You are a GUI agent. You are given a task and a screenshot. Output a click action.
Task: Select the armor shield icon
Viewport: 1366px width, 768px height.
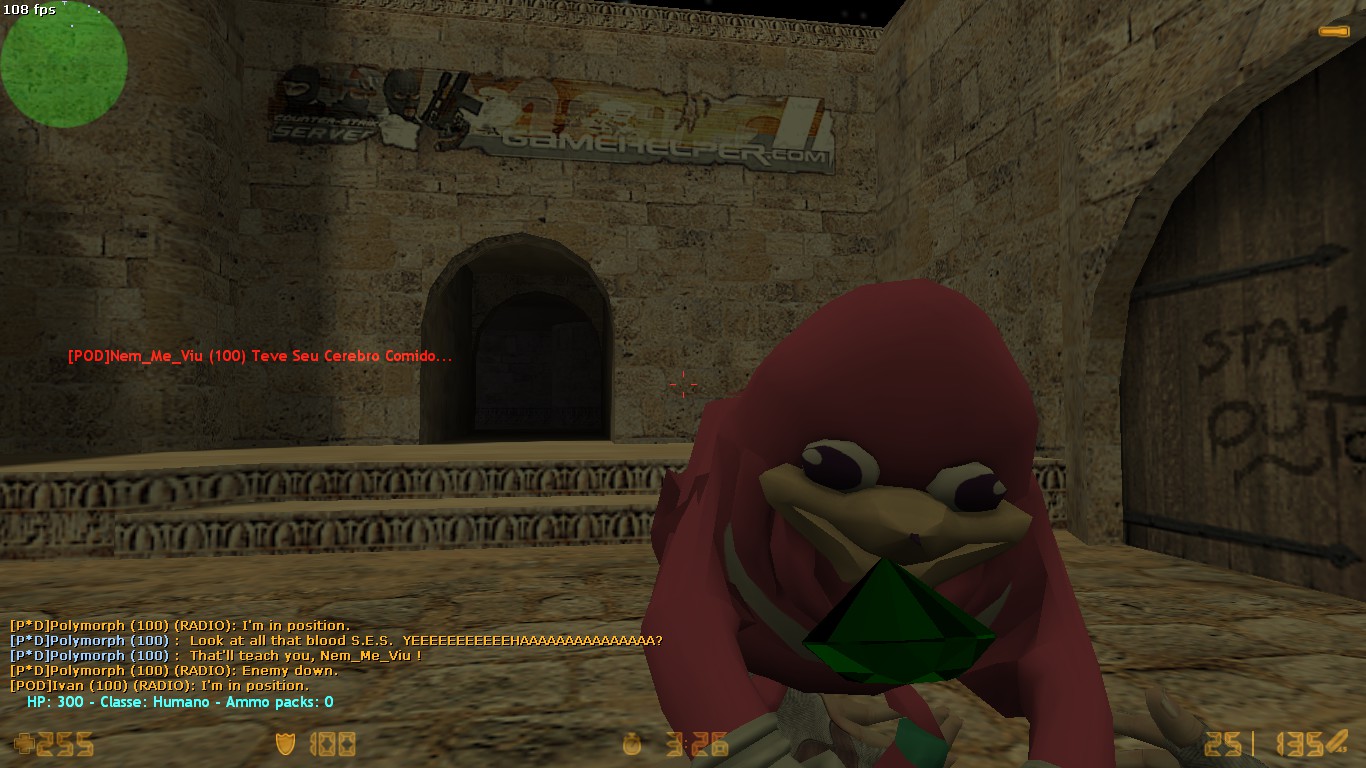(285, 744)
